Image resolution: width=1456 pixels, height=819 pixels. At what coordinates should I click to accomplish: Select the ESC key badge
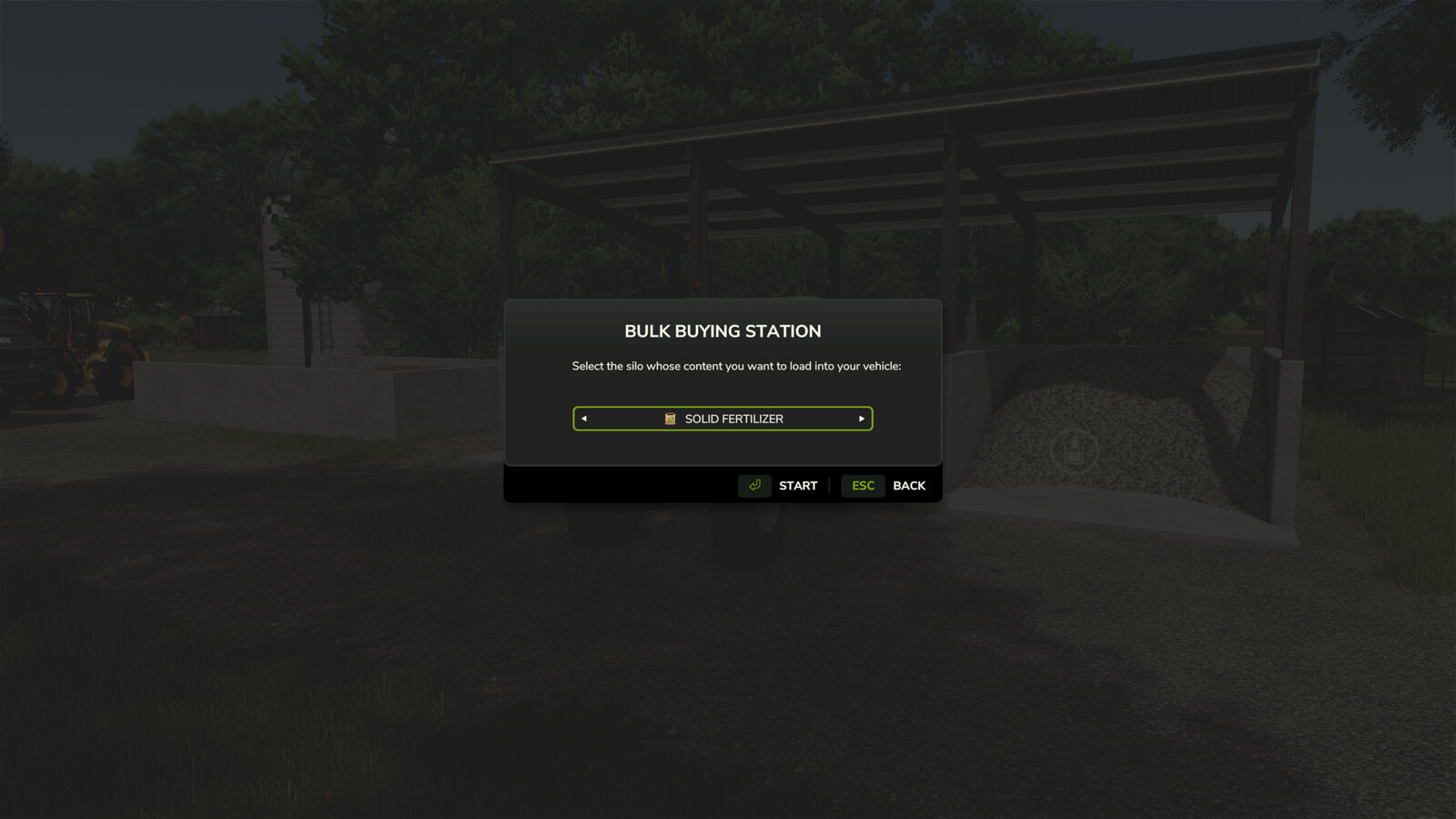tap(862, 485)
